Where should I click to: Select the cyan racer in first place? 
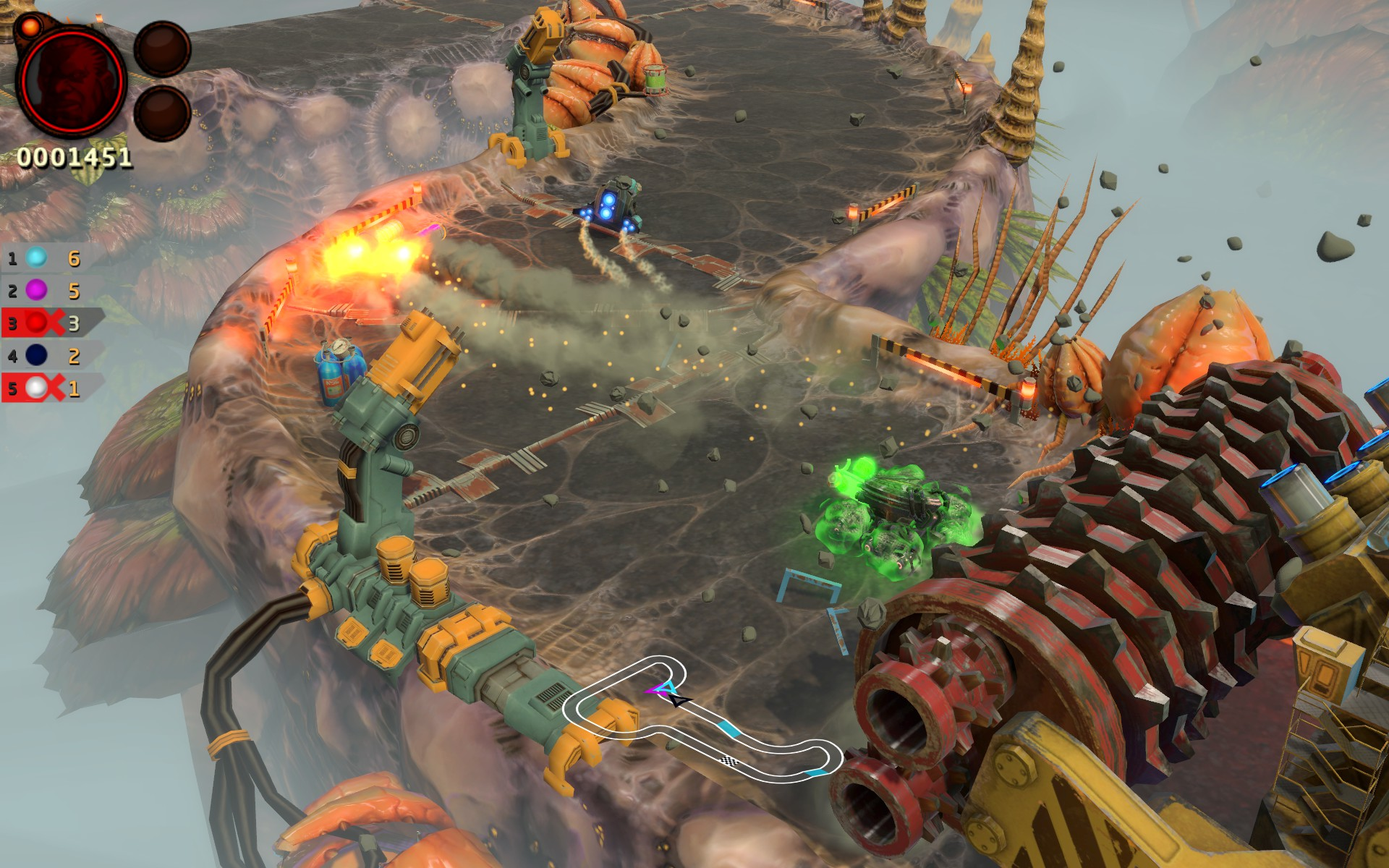point(43,258)
